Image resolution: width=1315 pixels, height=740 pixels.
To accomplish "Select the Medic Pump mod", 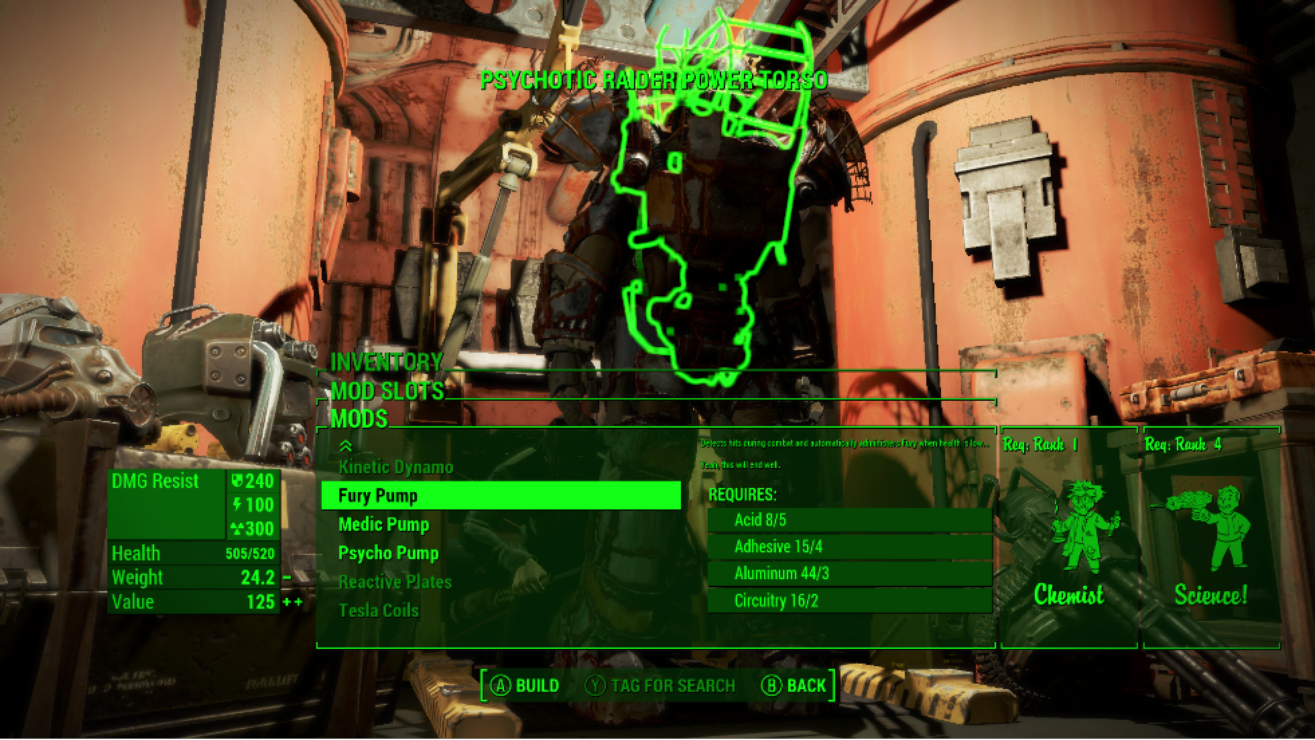I will [384, 525].
